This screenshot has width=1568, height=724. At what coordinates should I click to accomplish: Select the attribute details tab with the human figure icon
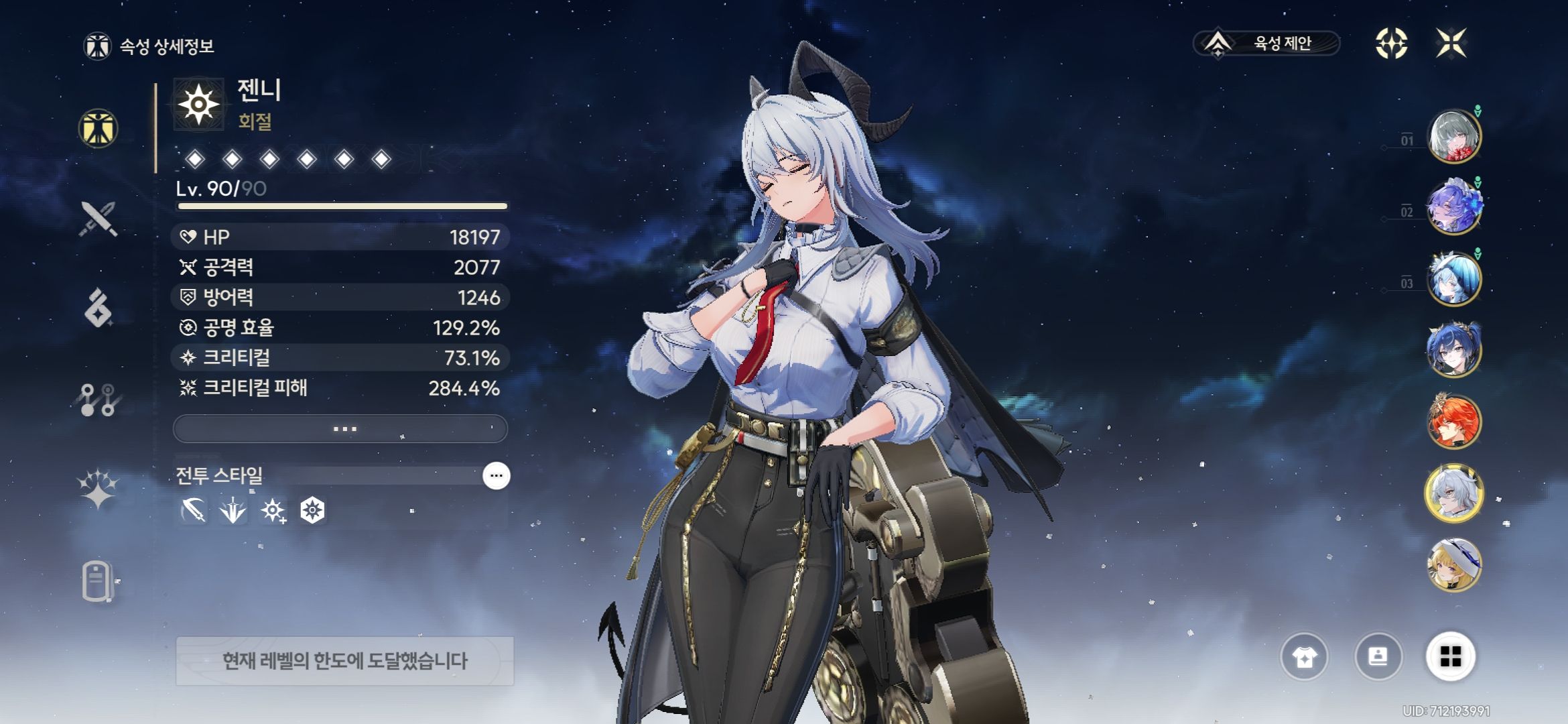click(x=99, y=128)
